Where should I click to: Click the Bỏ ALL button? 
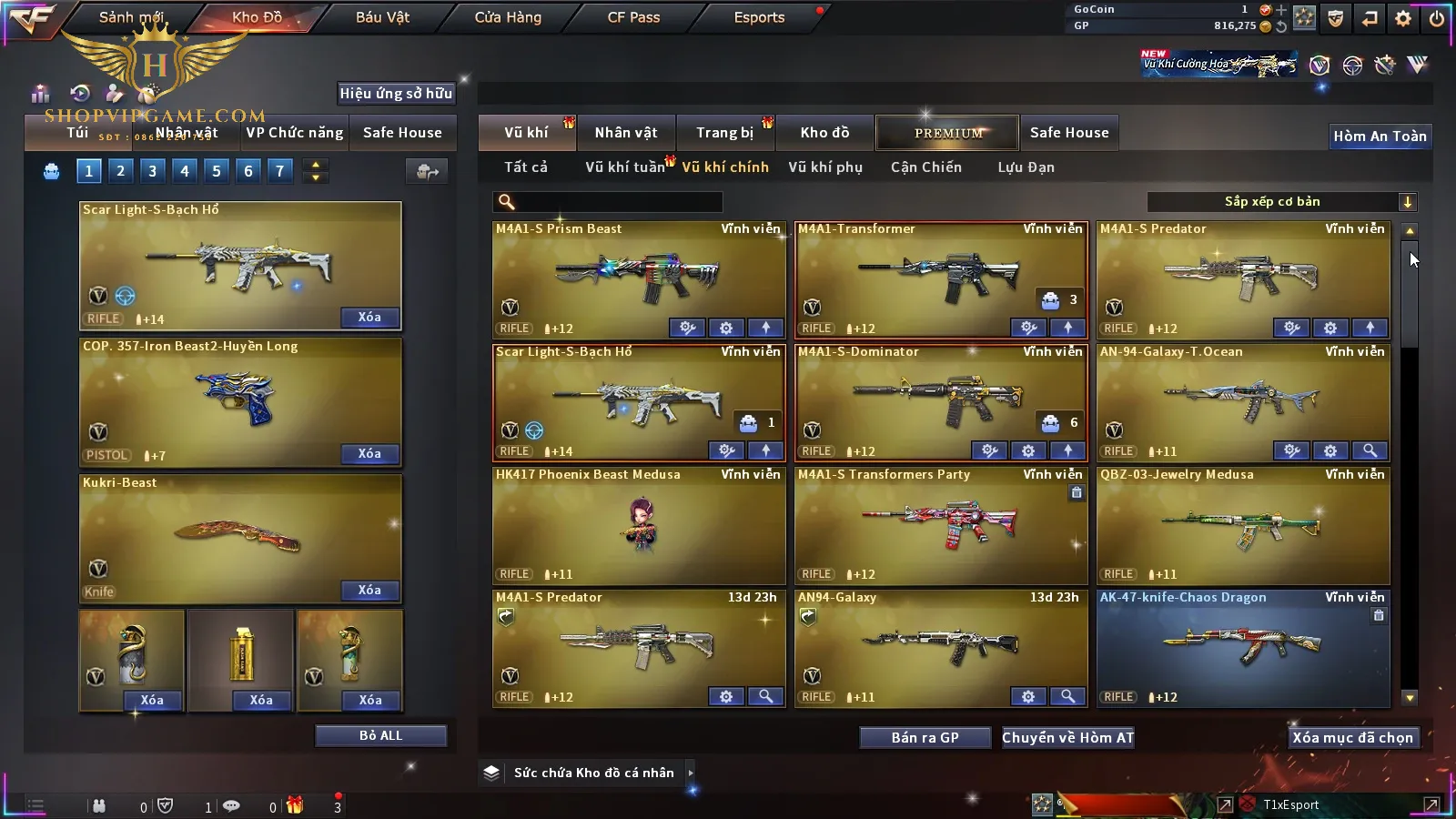(380, 736)
